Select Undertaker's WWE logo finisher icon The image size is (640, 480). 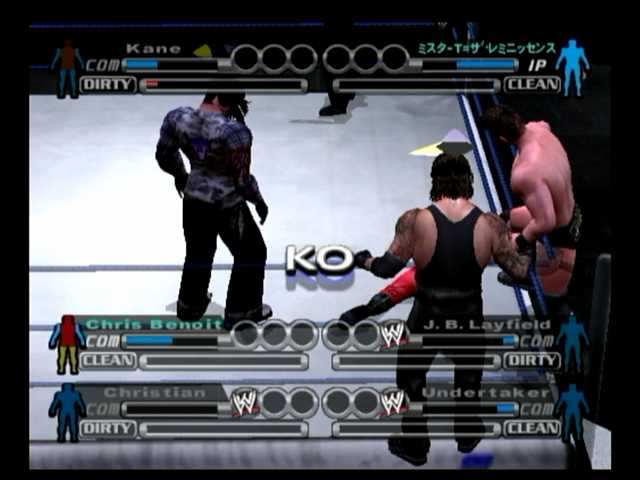[394, 402]
